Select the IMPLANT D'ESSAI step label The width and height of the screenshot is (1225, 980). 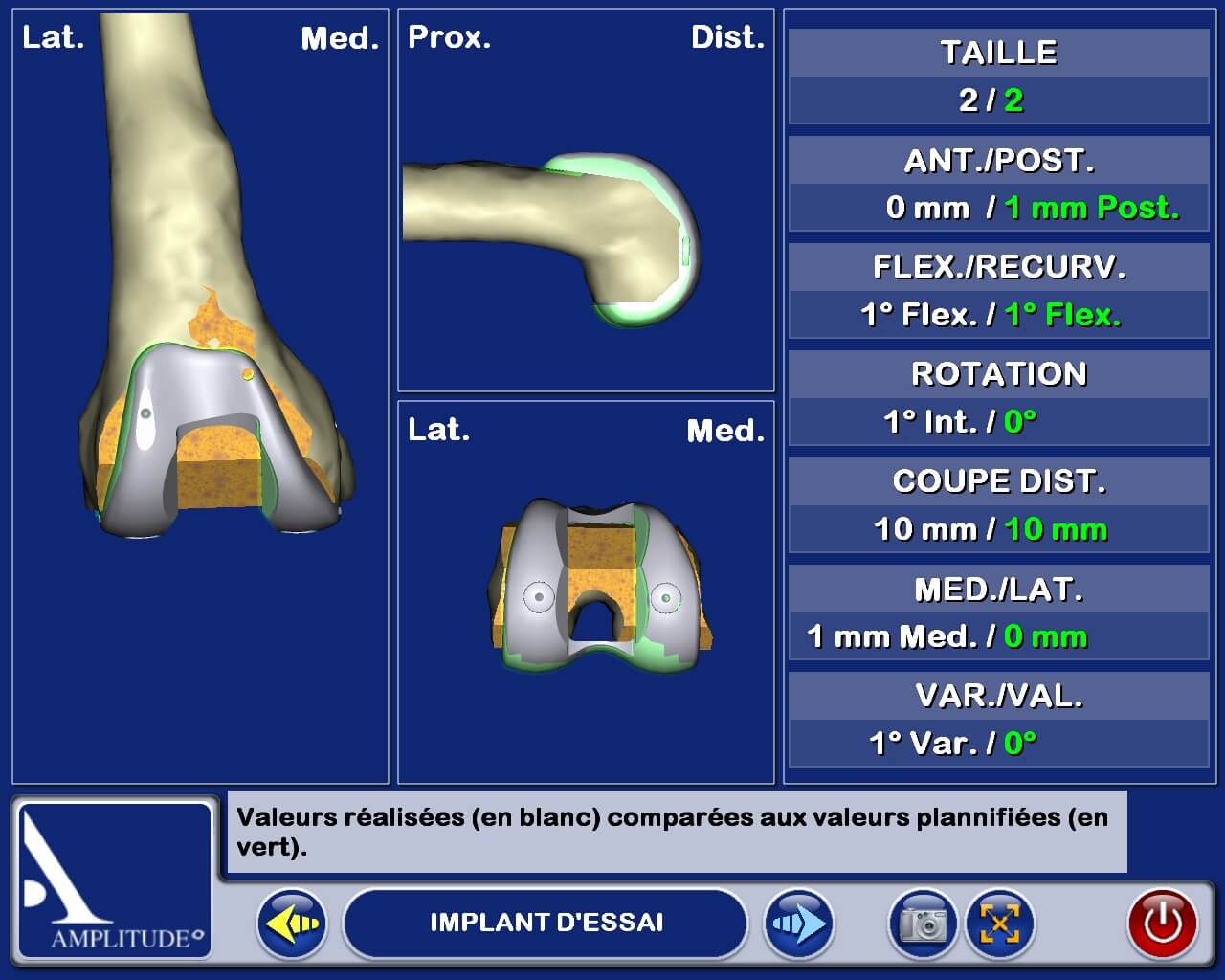(x=546, y=924)
